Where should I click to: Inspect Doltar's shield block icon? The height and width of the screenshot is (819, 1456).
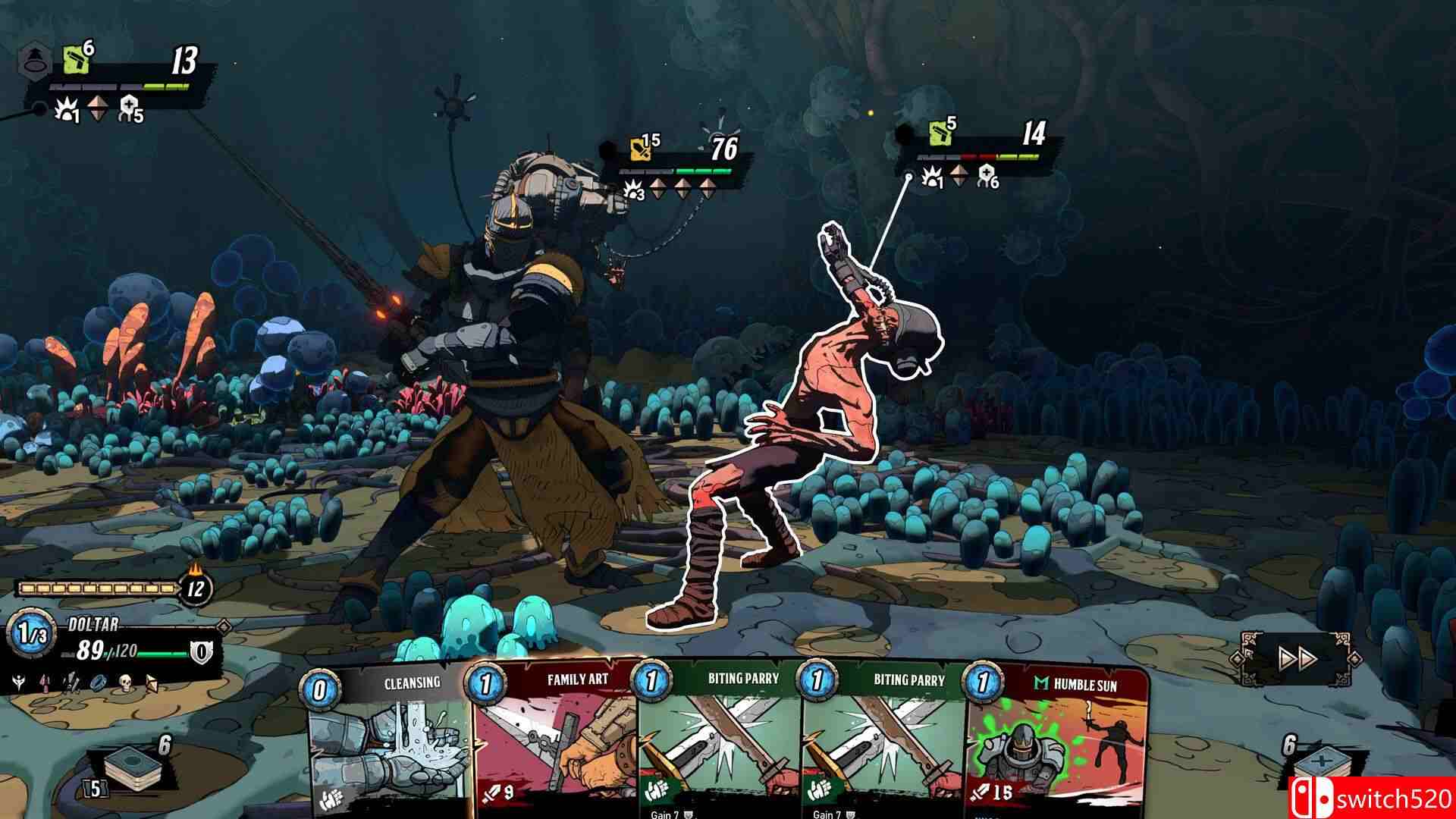tap(200, 651)
